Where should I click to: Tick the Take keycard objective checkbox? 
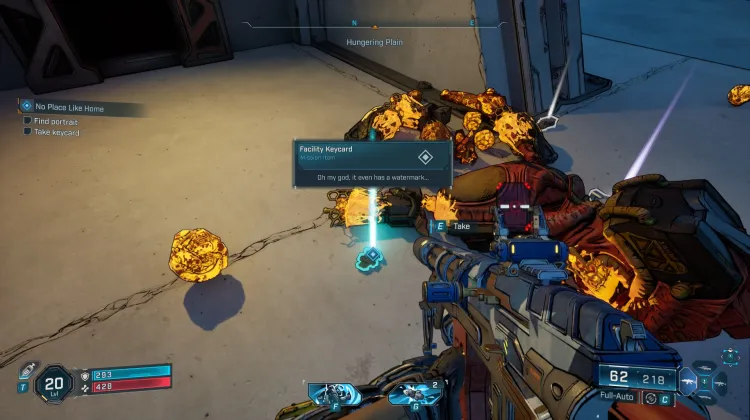tap(27, 131)
